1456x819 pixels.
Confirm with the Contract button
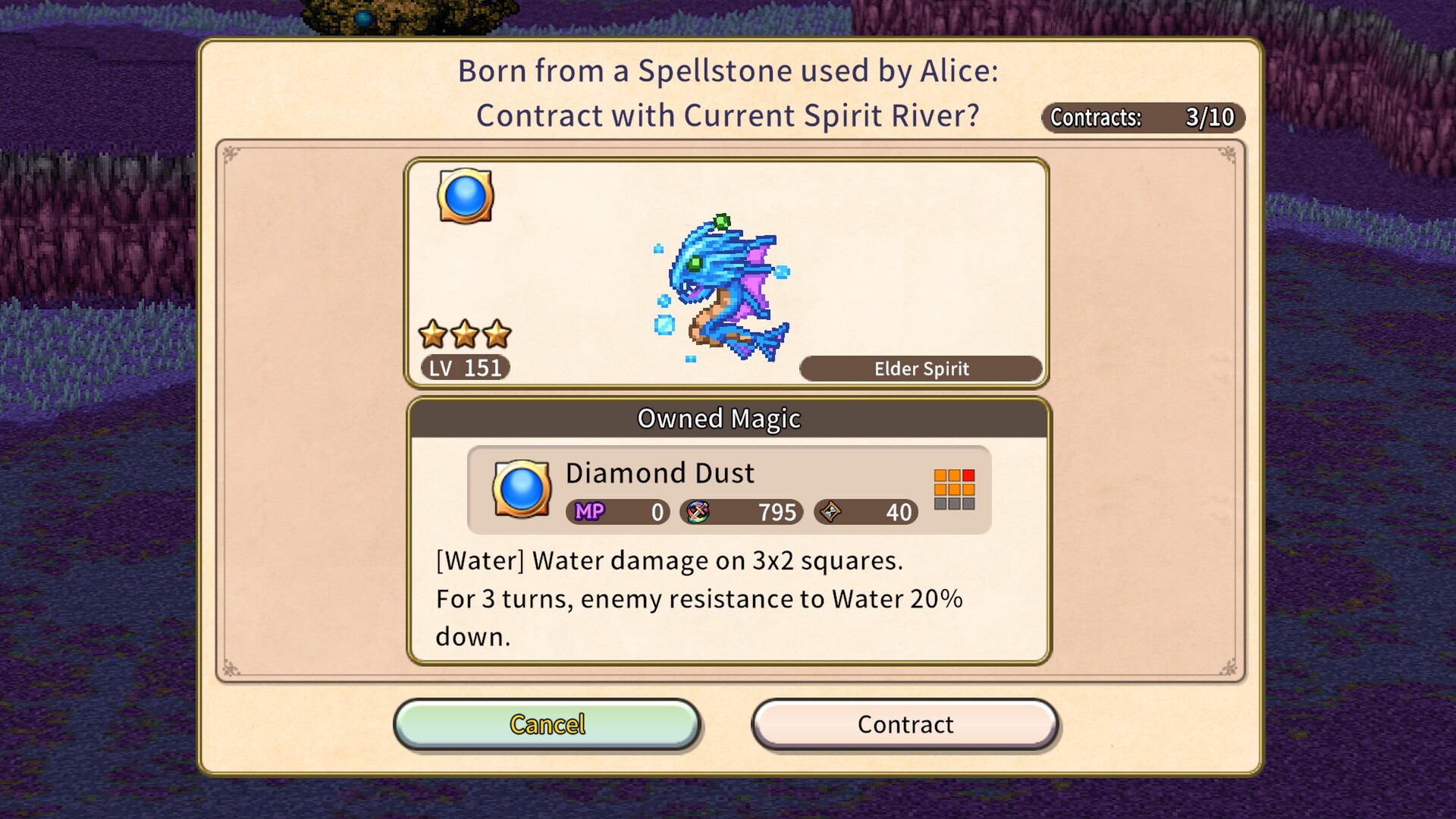click(905, 724)
